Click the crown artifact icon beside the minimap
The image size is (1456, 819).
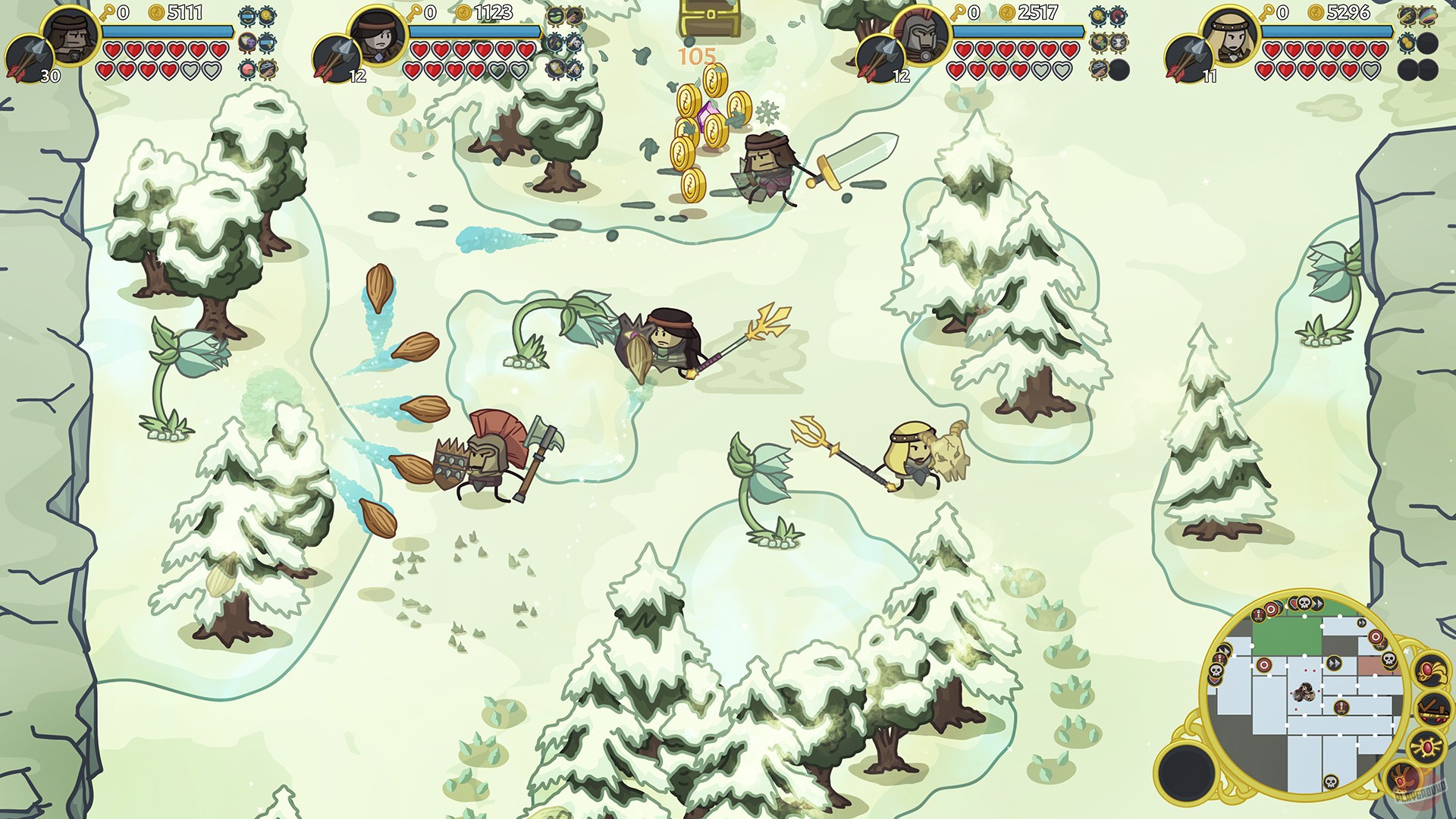click(1432, 673)
